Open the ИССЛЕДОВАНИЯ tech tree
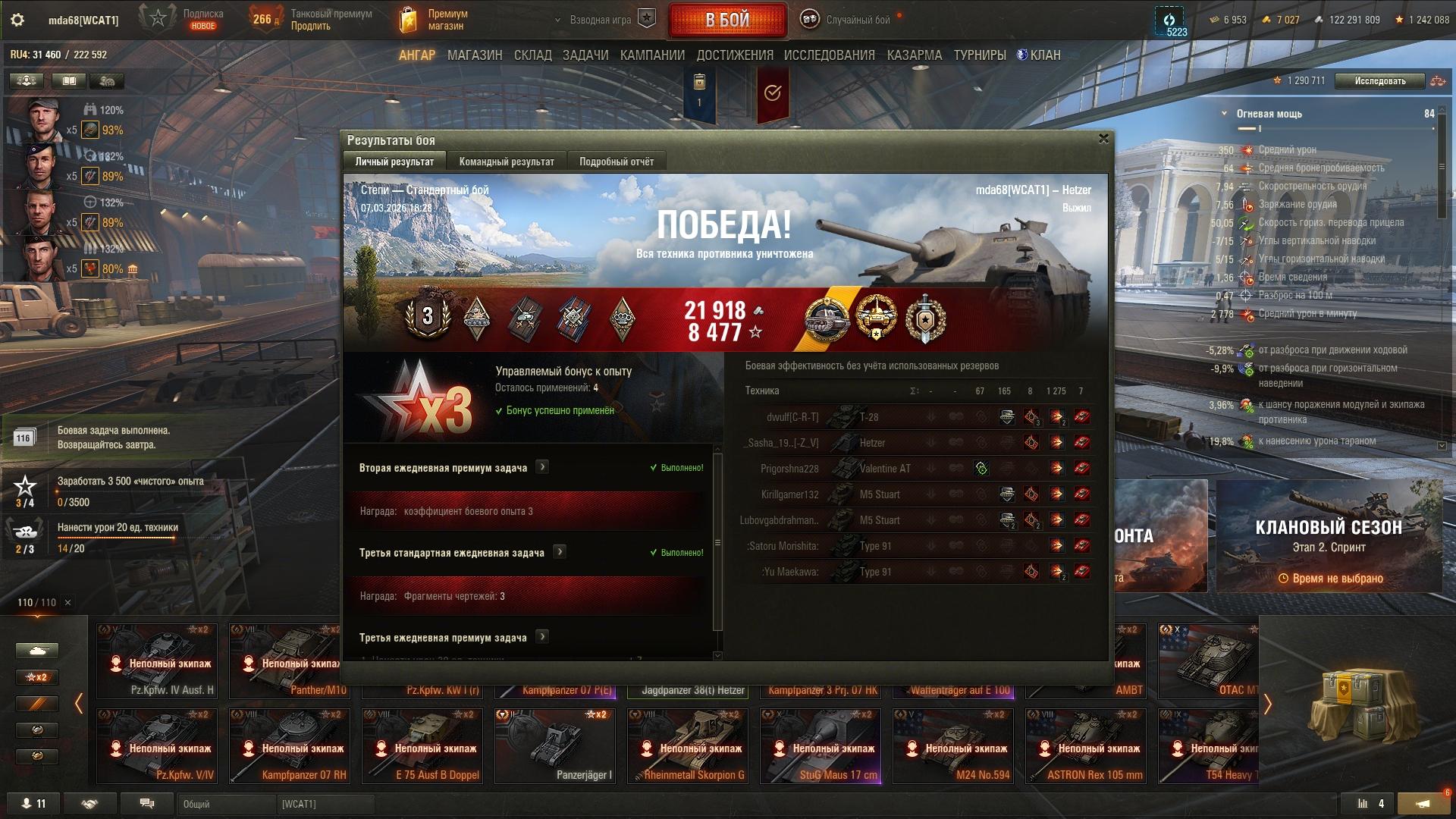Viewport: 1456px width, 819px height. click(830, 55)
